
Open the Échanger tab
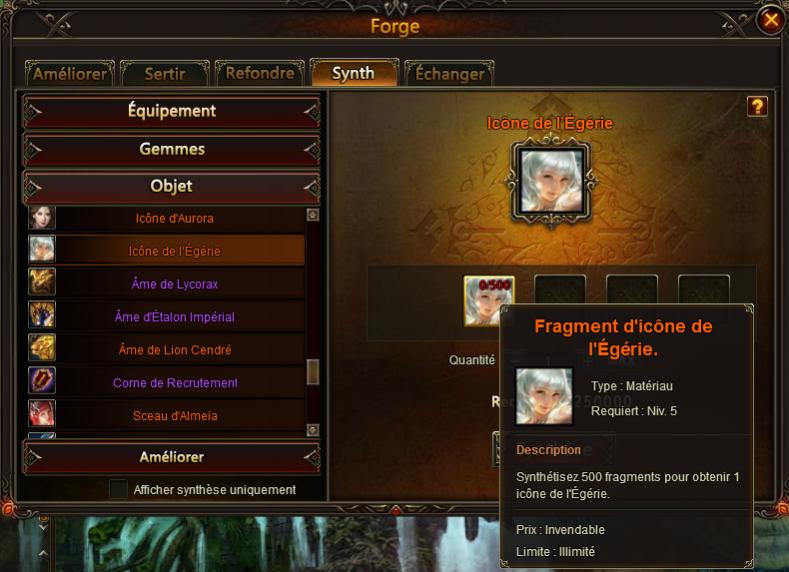coord(449,74)
